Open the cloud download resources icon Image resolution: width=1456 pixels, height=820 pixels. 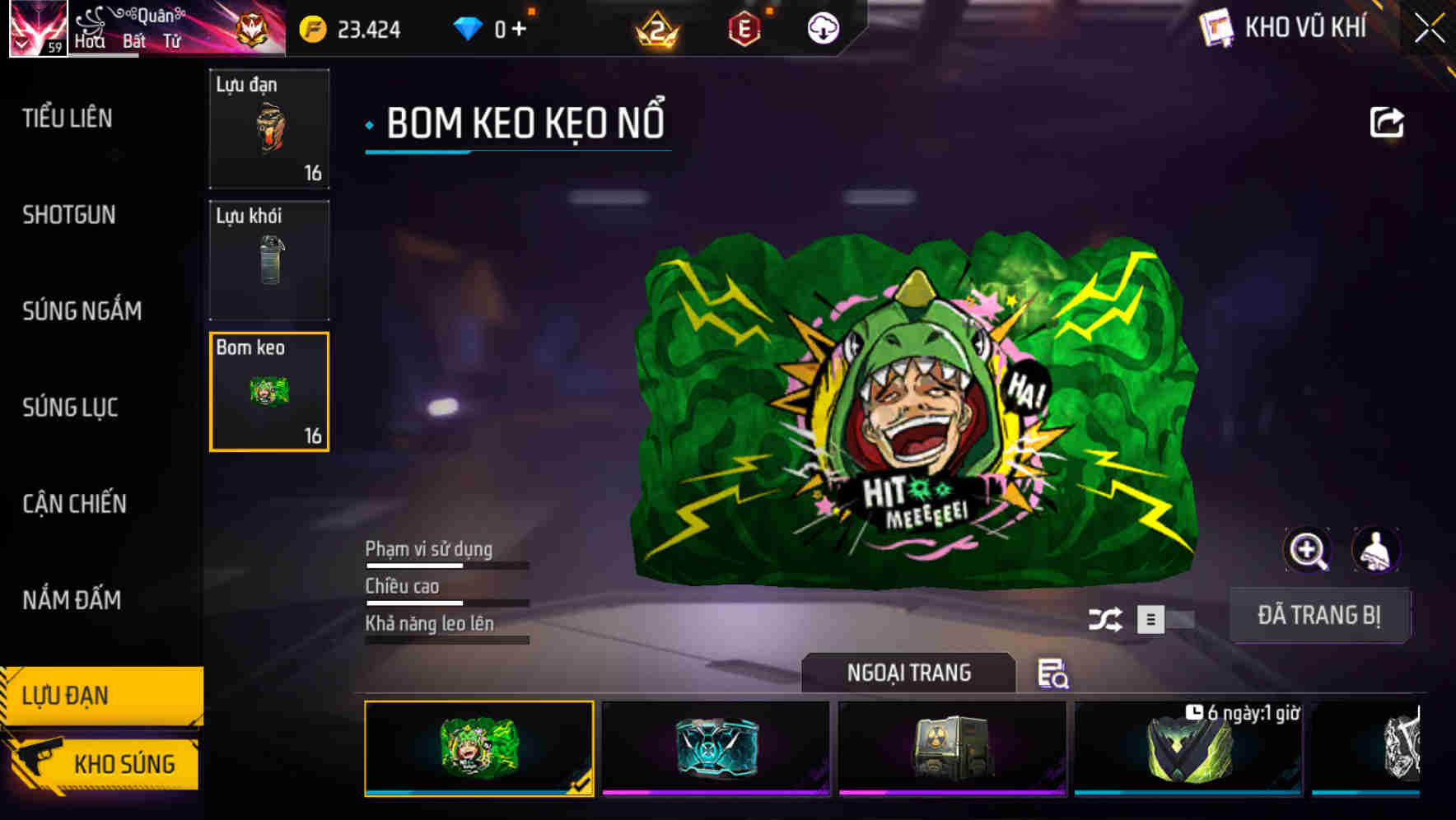[823, 27]
